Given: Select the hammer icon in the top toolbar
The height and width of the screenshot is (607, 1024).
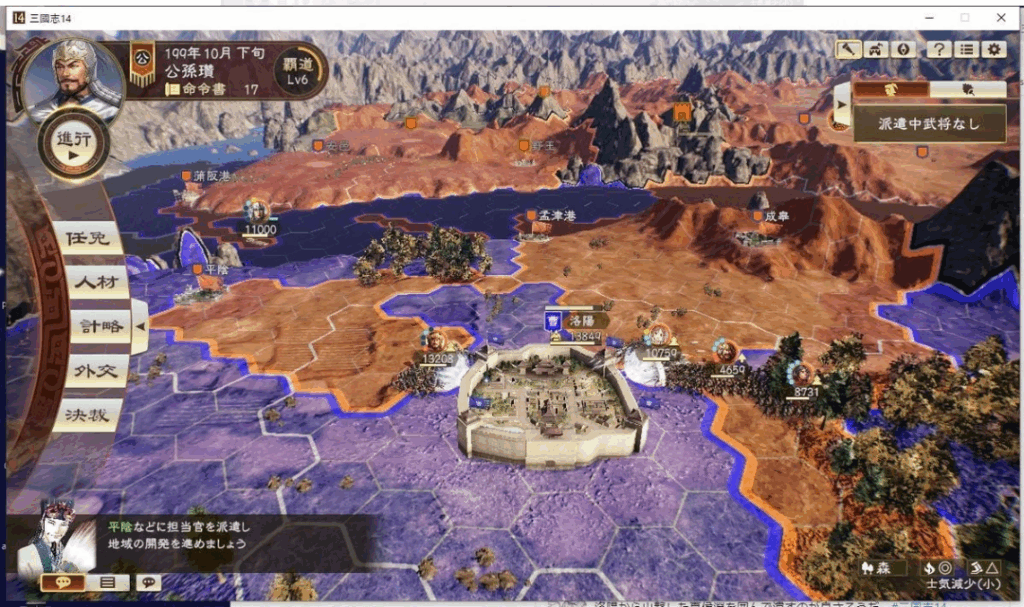Looking at the screenshot, I should point(848,48).
